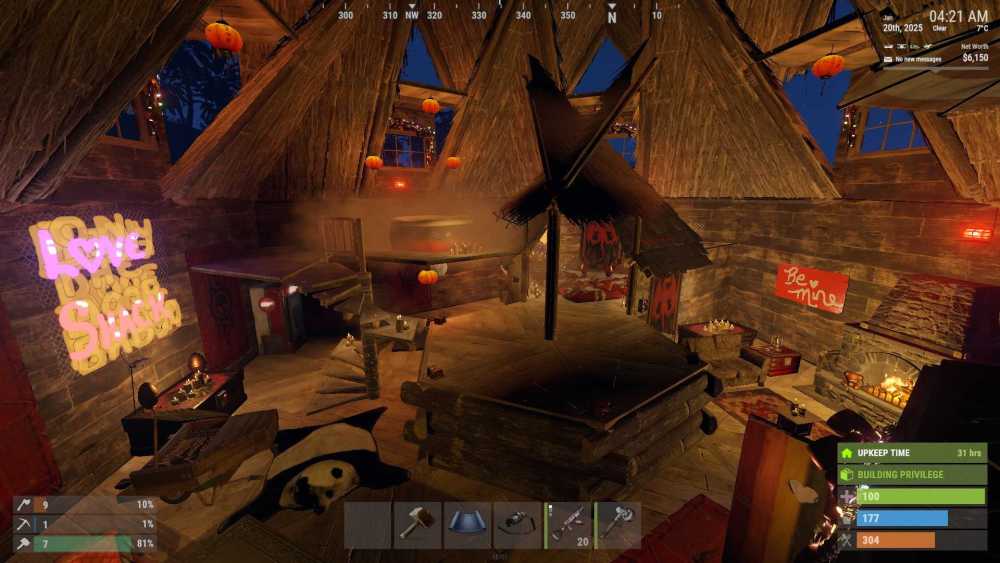This screenshot has width=1000, height=563.
Task: Click the compass strip at the top
Action: pos(500,14)
